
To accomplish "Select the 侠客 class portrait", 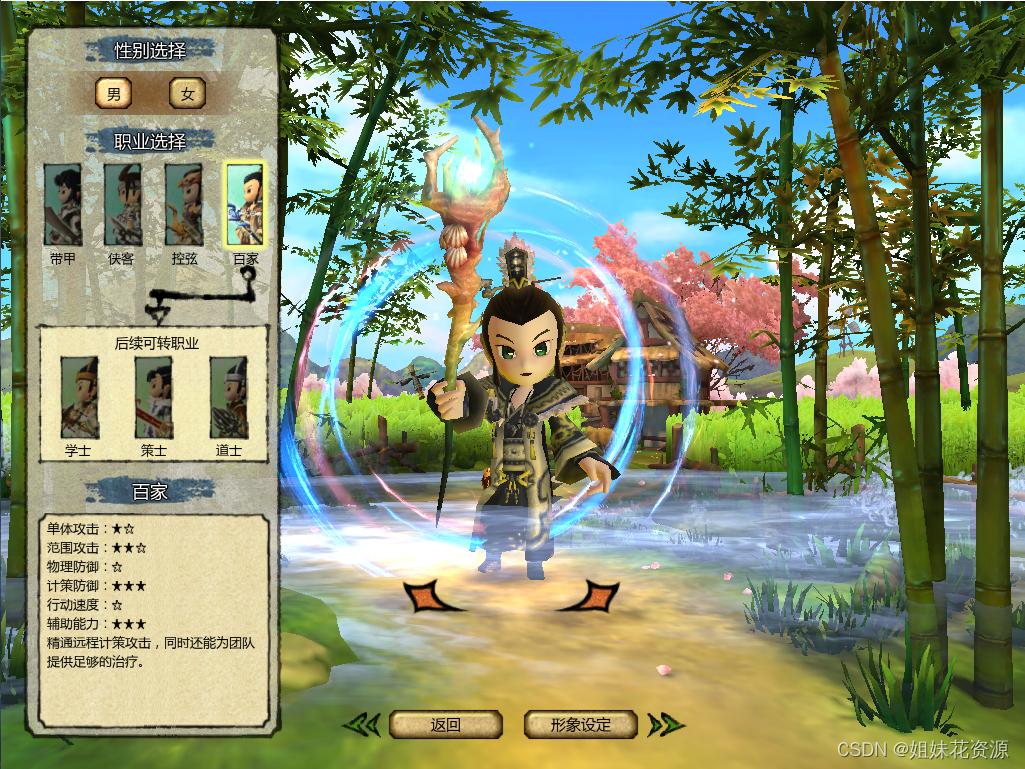I will tap(122, 205).
